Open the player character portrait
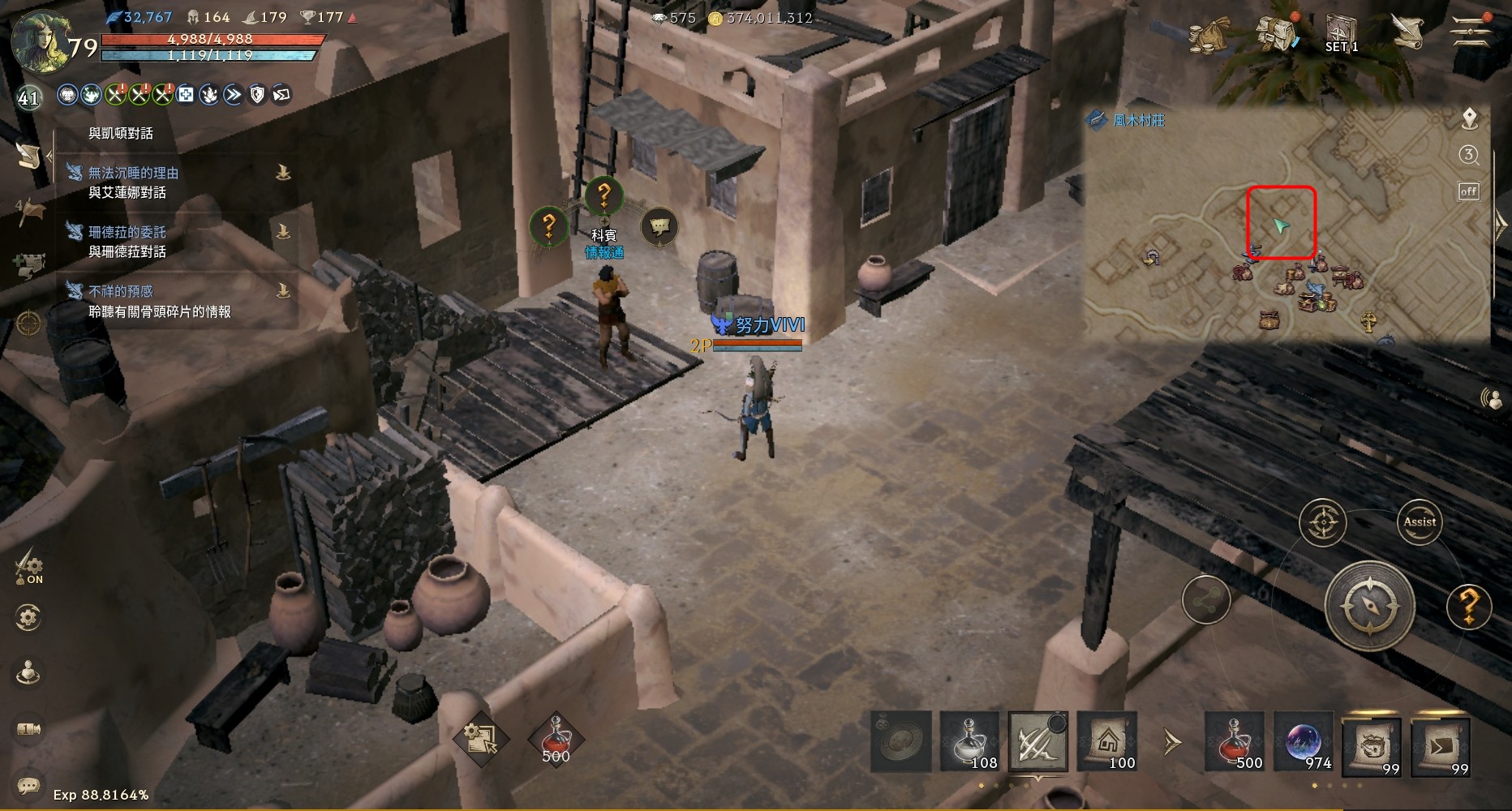The height and width of the screenshot is (811, 1512). (x=39, y=41)
